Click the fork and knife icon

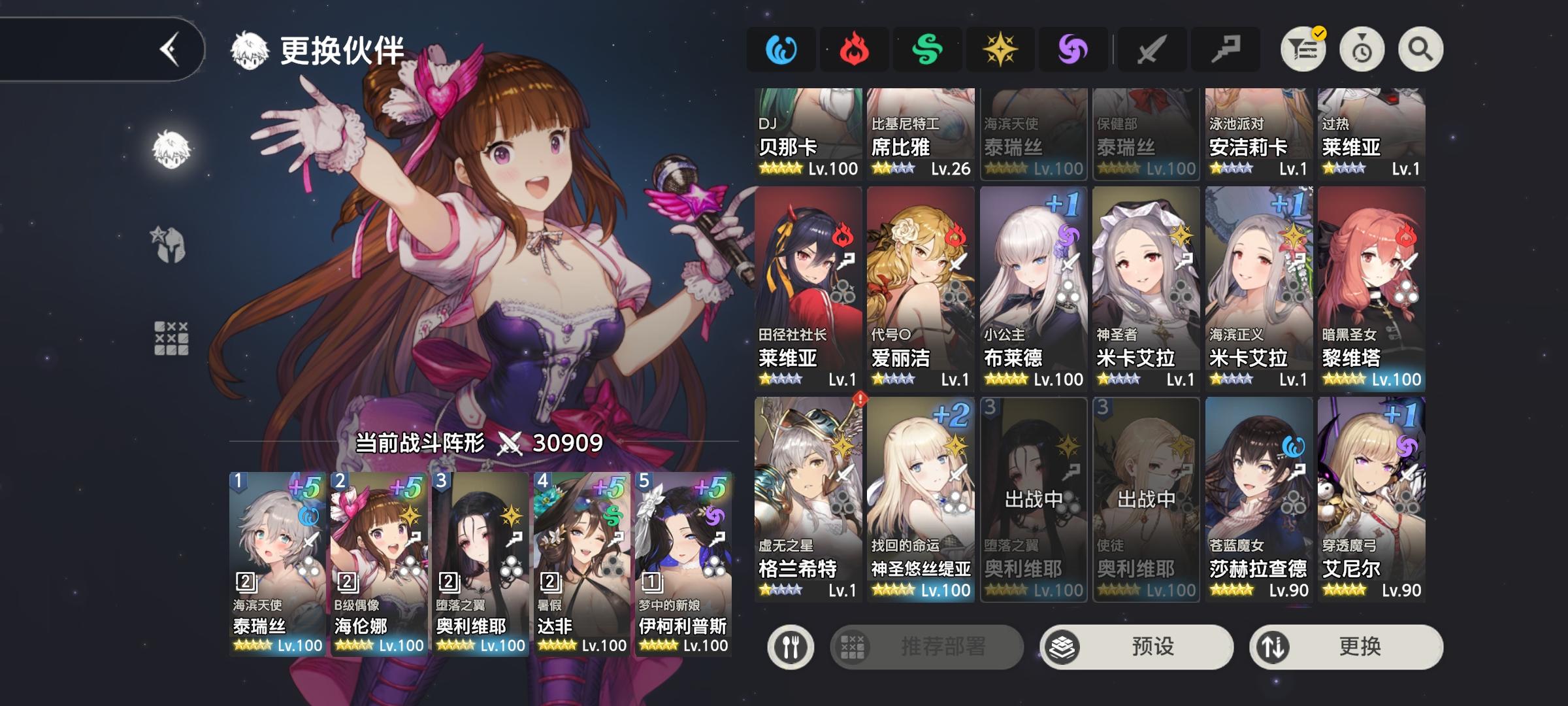(791, 645)
